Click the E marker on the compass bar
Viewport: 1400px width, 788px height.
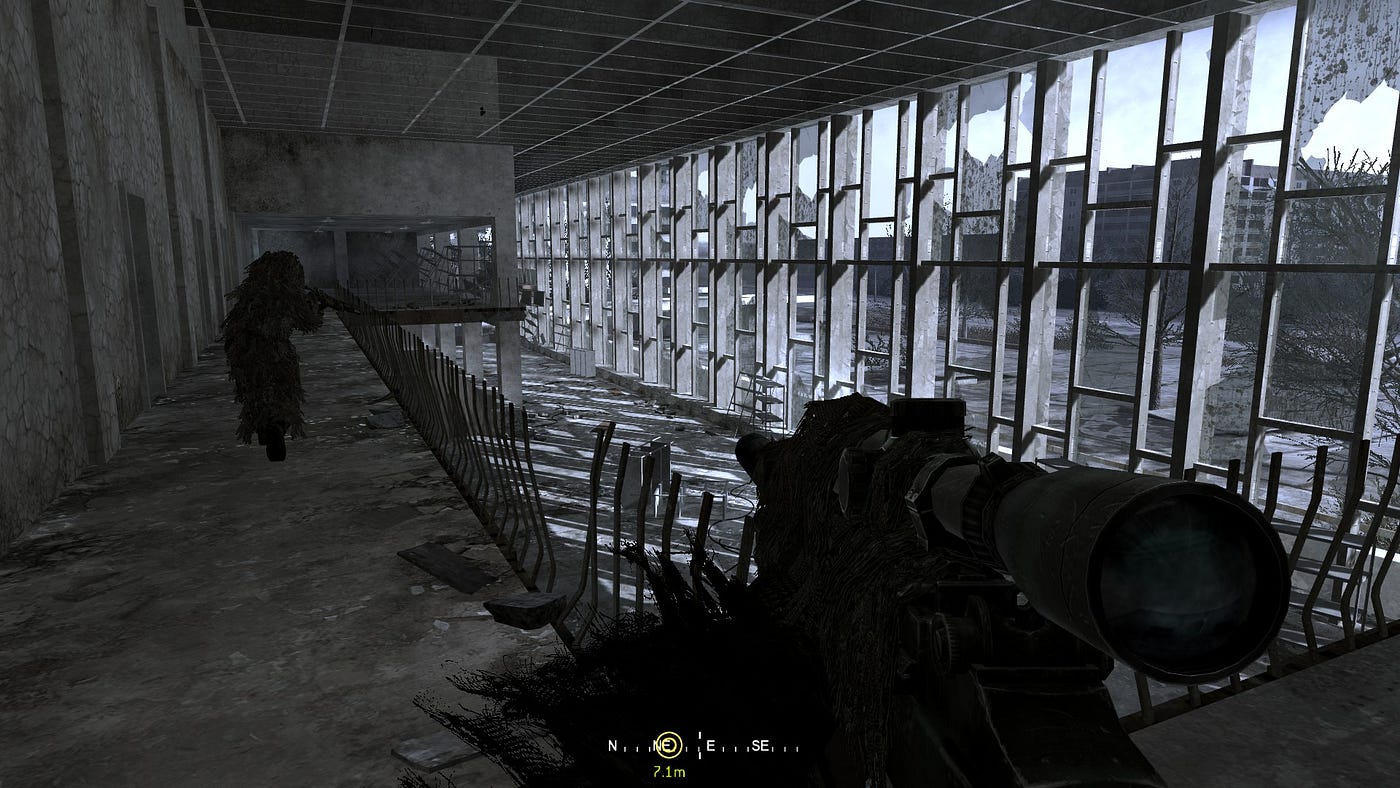(x=711, y=746)
